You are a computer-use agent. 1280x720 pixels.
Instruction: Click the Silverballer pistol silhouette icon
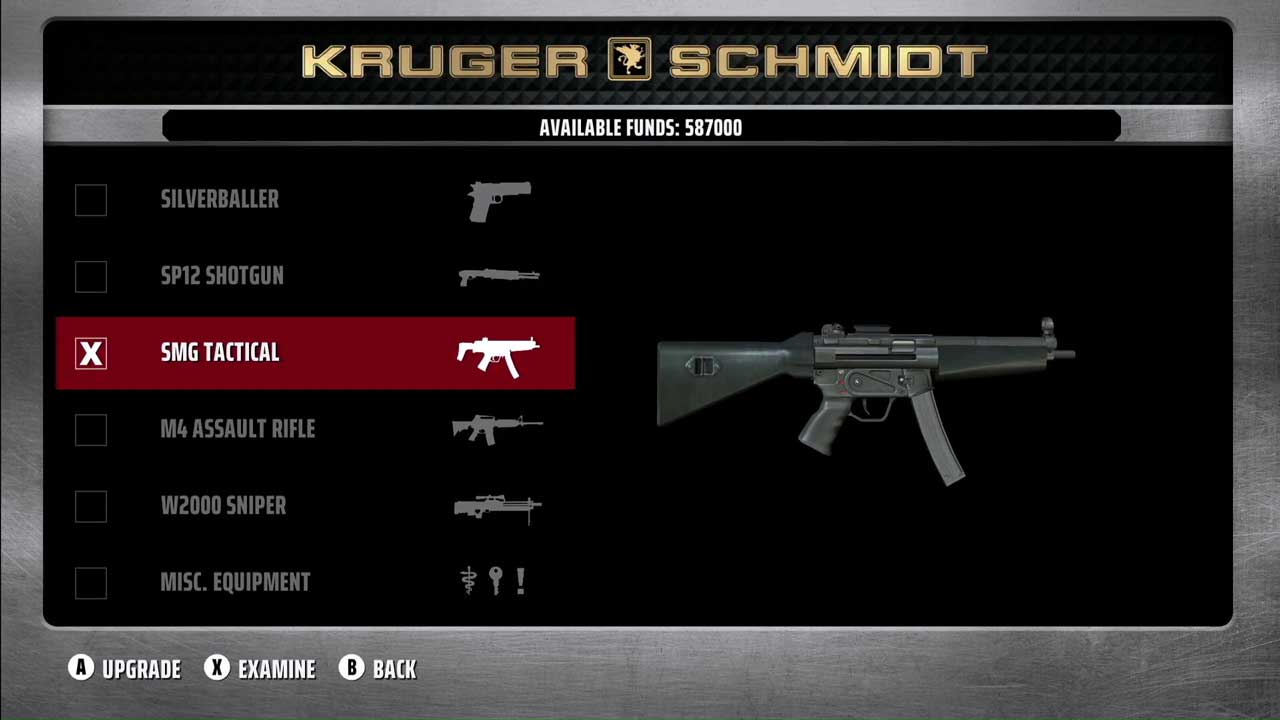click(x=499, y=200)
